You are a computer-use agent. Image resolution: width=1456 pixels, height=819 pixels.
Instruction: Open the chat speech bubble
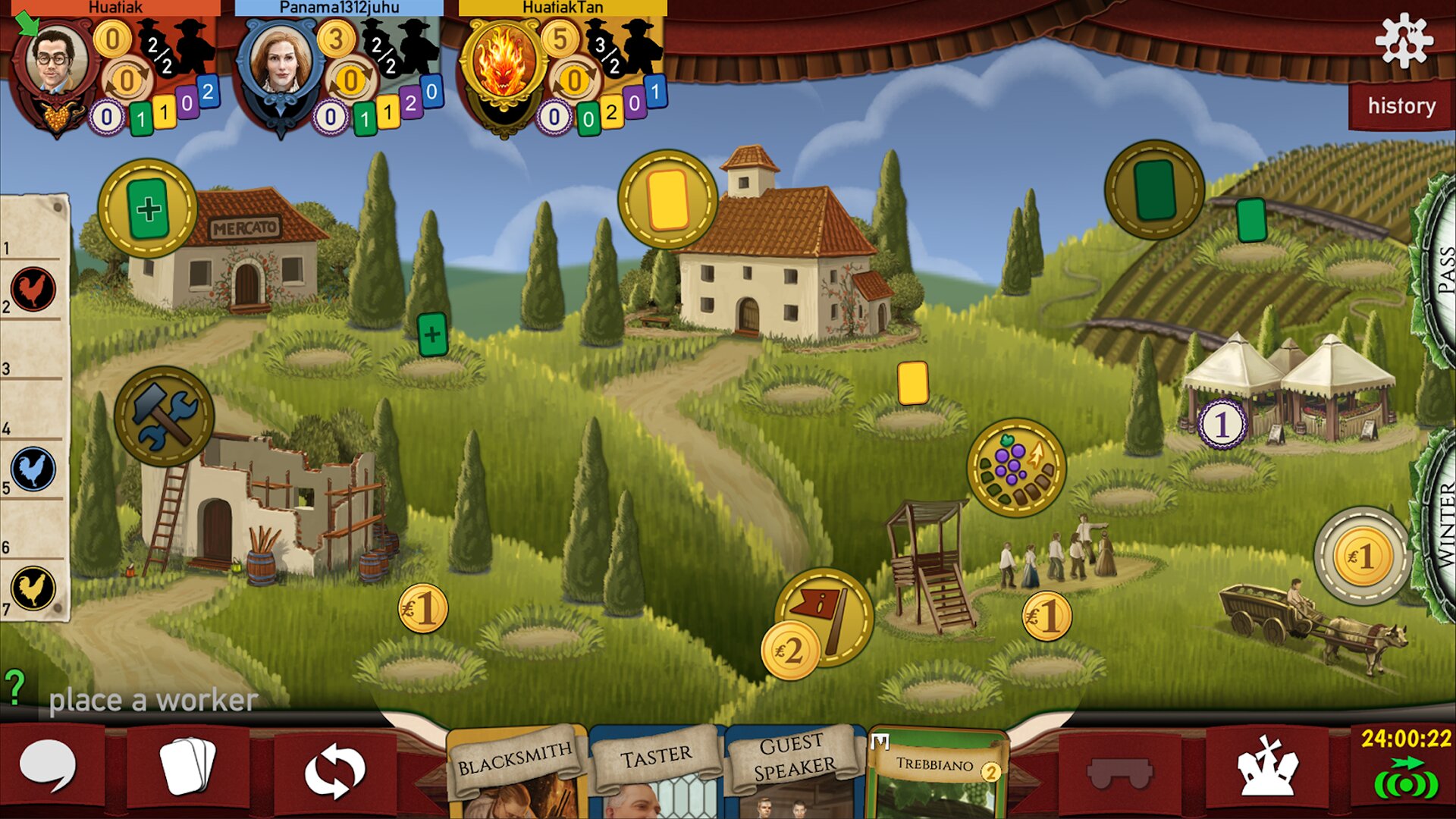(48, 767)
